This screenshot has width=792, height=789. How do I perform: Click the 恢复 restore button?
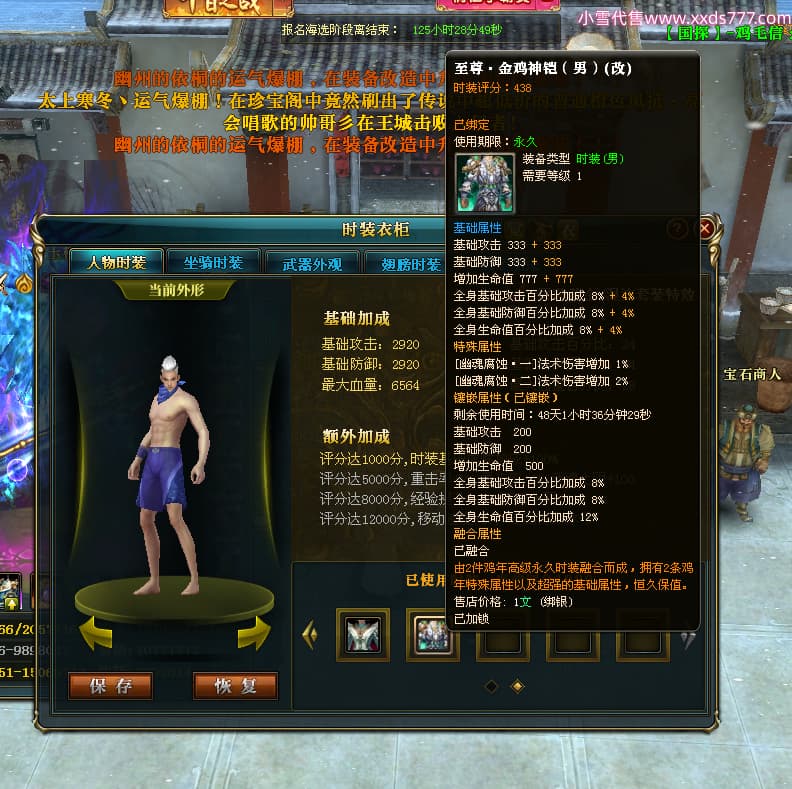click(235, 686)
